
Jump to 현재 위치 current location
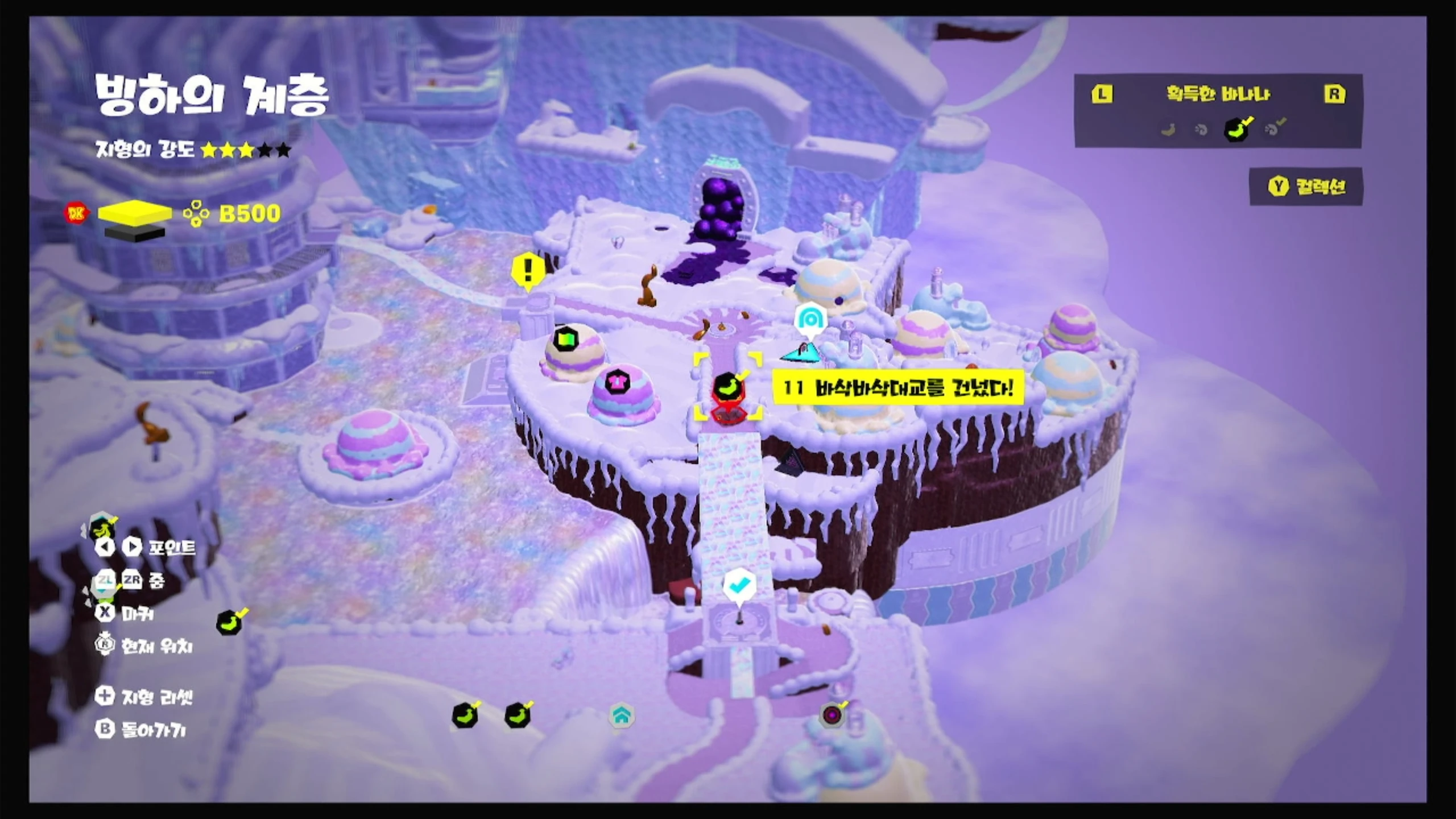146,646
